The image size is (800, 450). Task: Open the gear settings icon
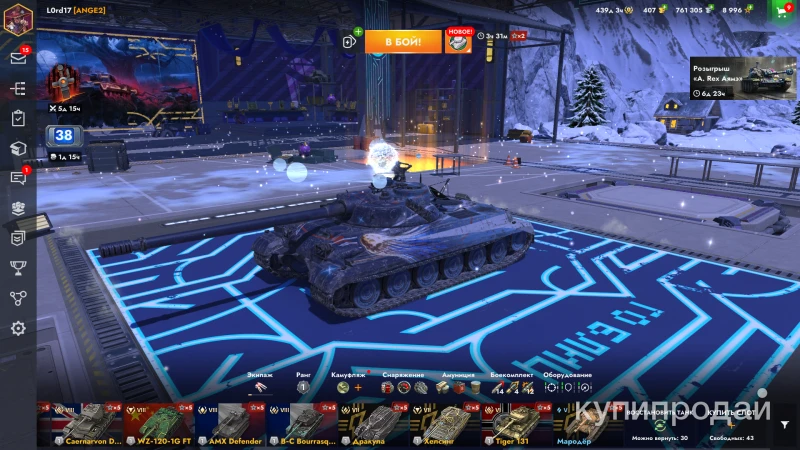(x=17, y=328)
